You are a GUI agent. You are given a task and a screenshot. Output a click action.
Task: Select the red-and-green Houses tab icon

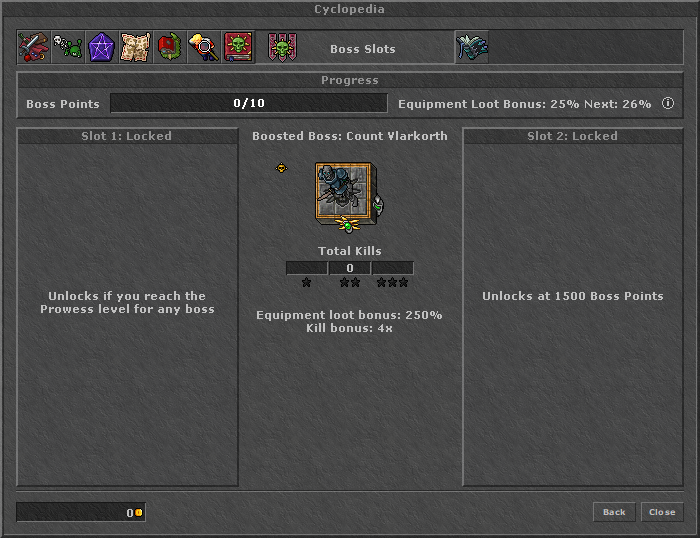pos(169,47)
